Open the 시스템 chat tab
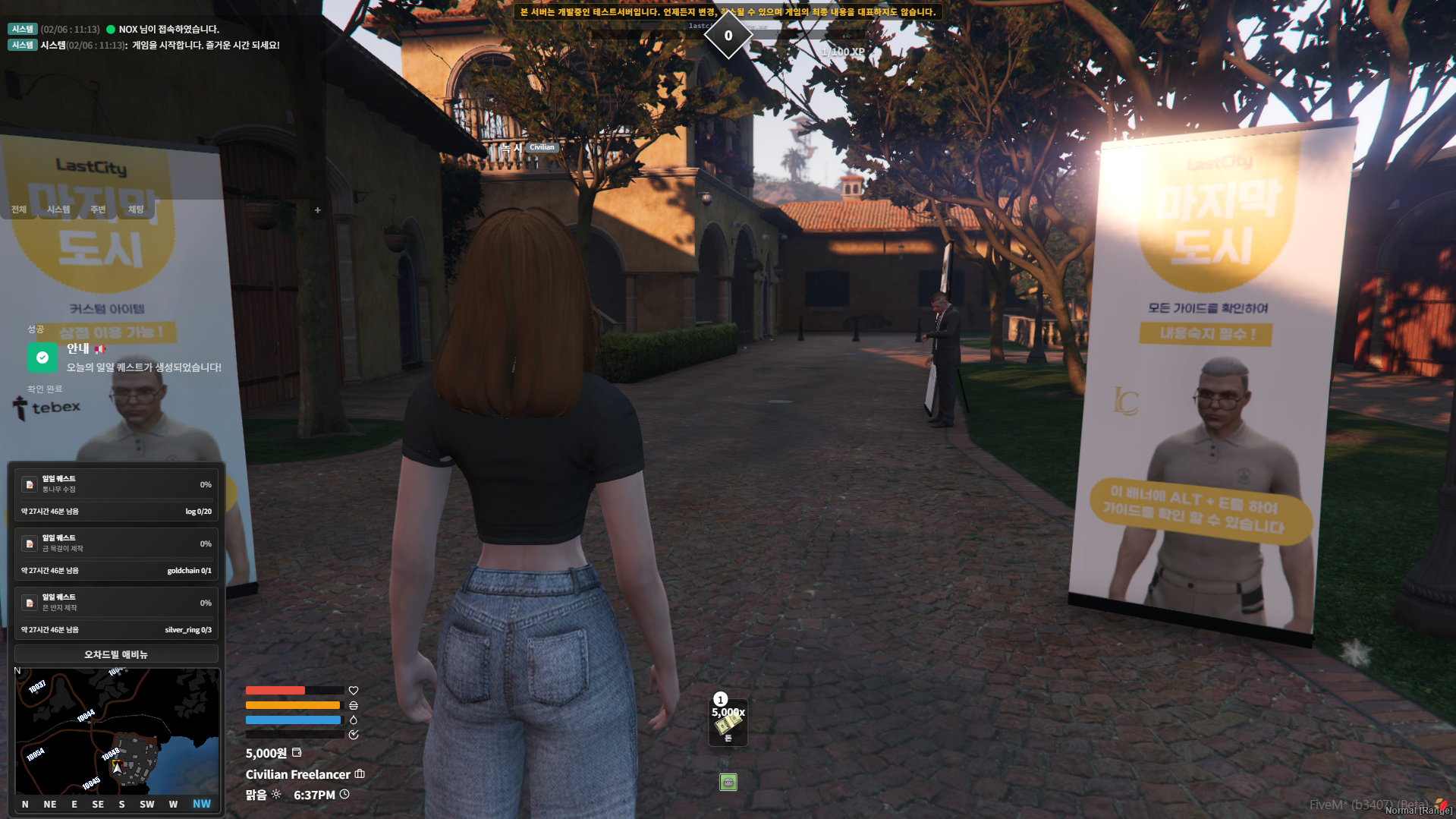Screen dimensions: 1456x819 (58, 209)
